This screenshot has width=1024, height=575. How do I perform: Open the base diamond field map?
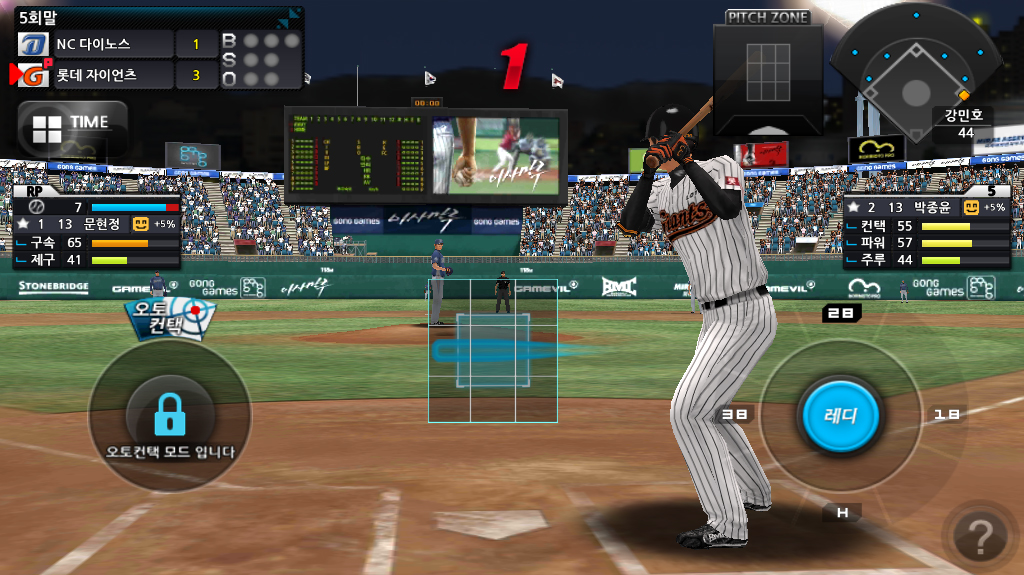point(915,75)
